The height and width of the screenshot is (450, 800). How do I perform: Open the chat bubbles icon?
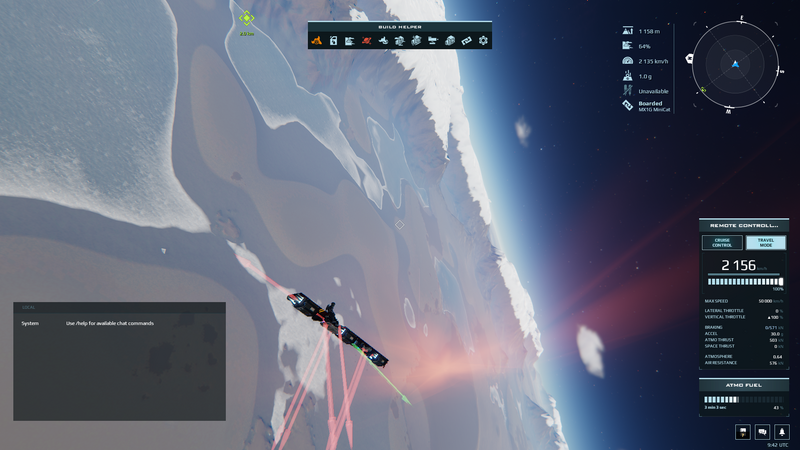(x=762, y=431)
